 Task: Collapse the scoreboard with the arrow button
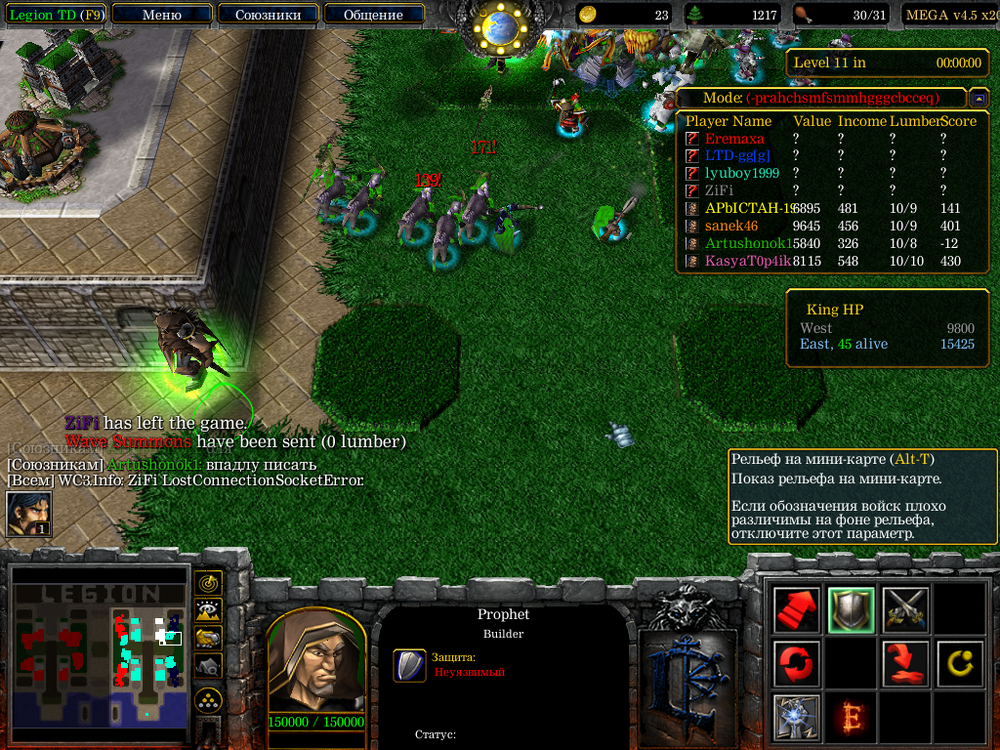pos(978,99)
